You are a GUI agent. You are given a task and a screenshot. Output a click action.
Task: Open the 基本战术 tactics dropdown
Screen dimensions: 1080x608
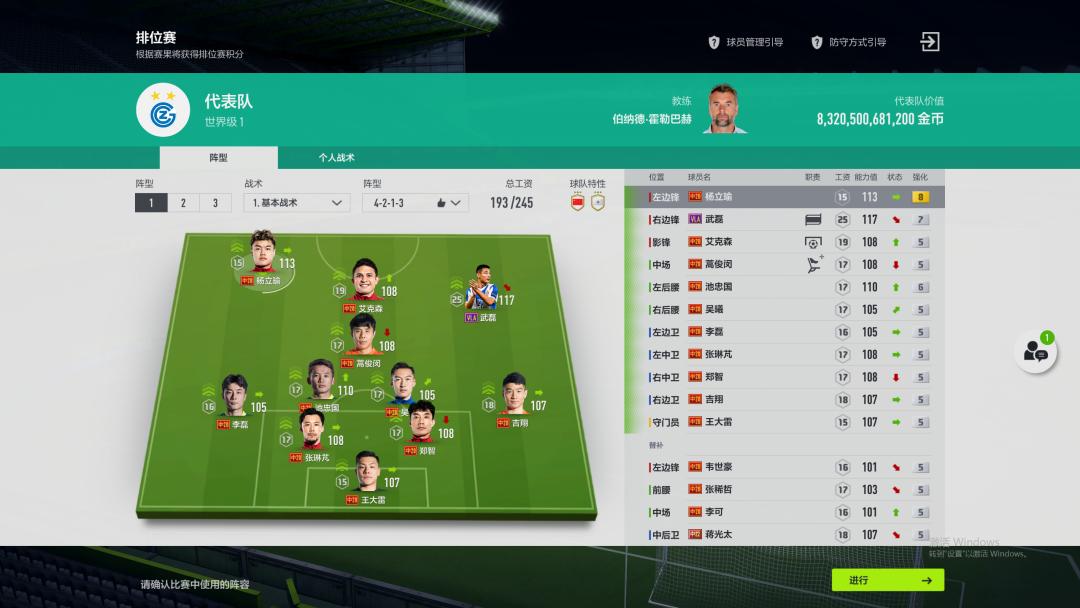pyautogui.click(x=296, y=203)
